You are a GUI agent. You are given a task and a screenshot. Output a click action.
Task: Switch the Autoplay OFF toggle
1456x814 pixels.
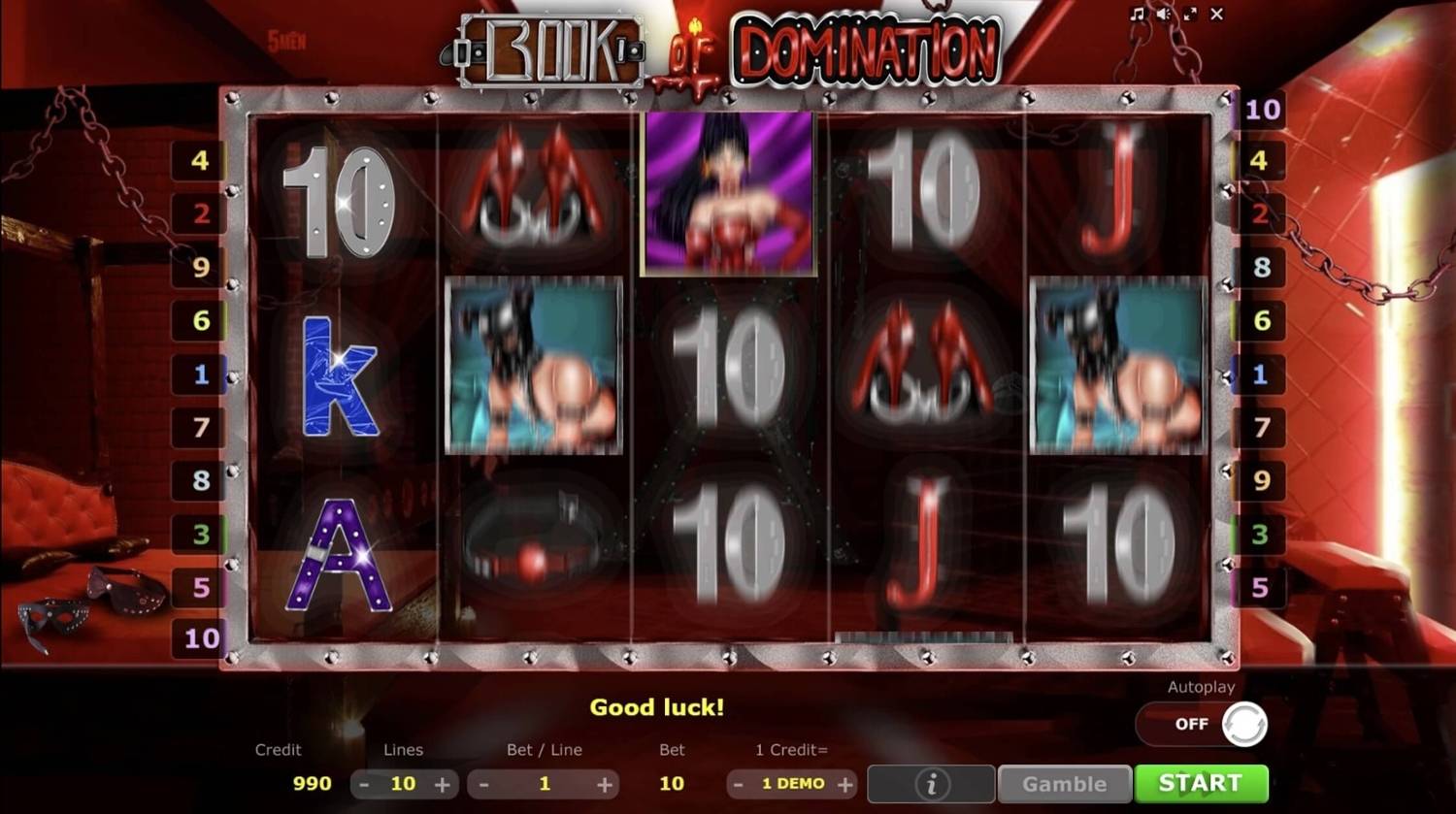[1192, 724]
